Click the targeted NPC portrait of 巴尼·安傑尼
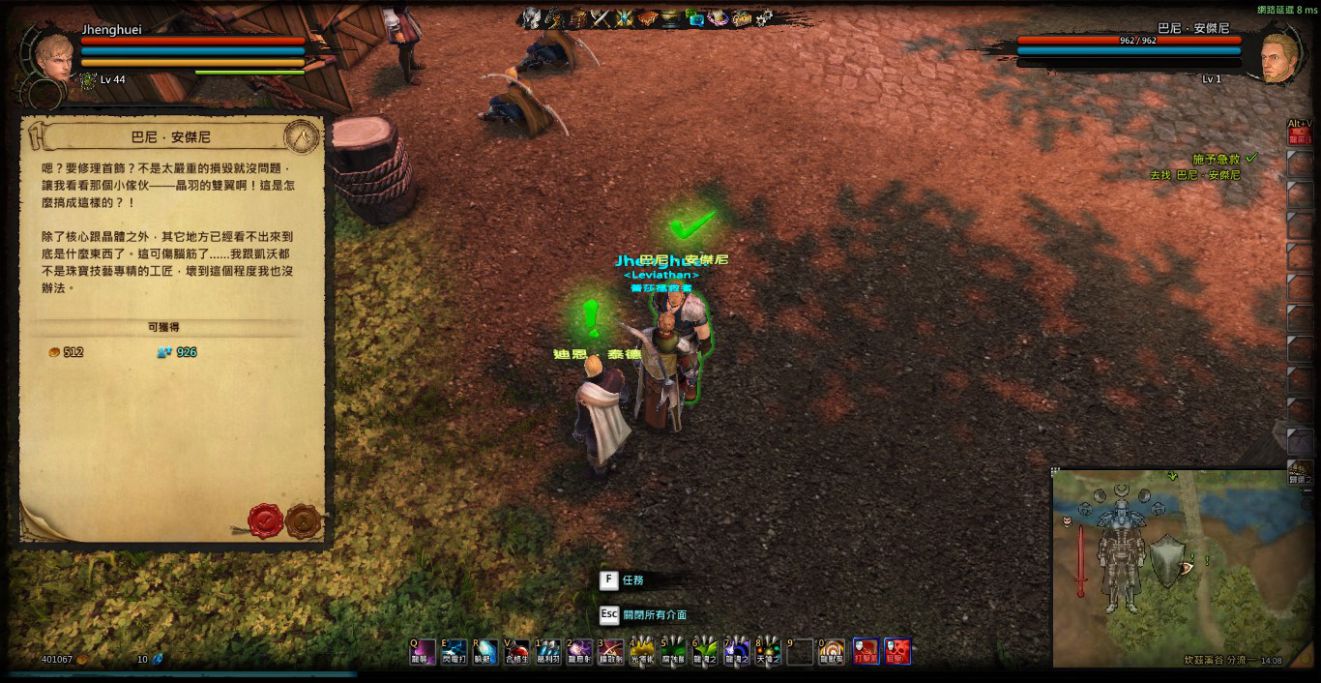This screenshot has height=683, width=1321. 1279,58
